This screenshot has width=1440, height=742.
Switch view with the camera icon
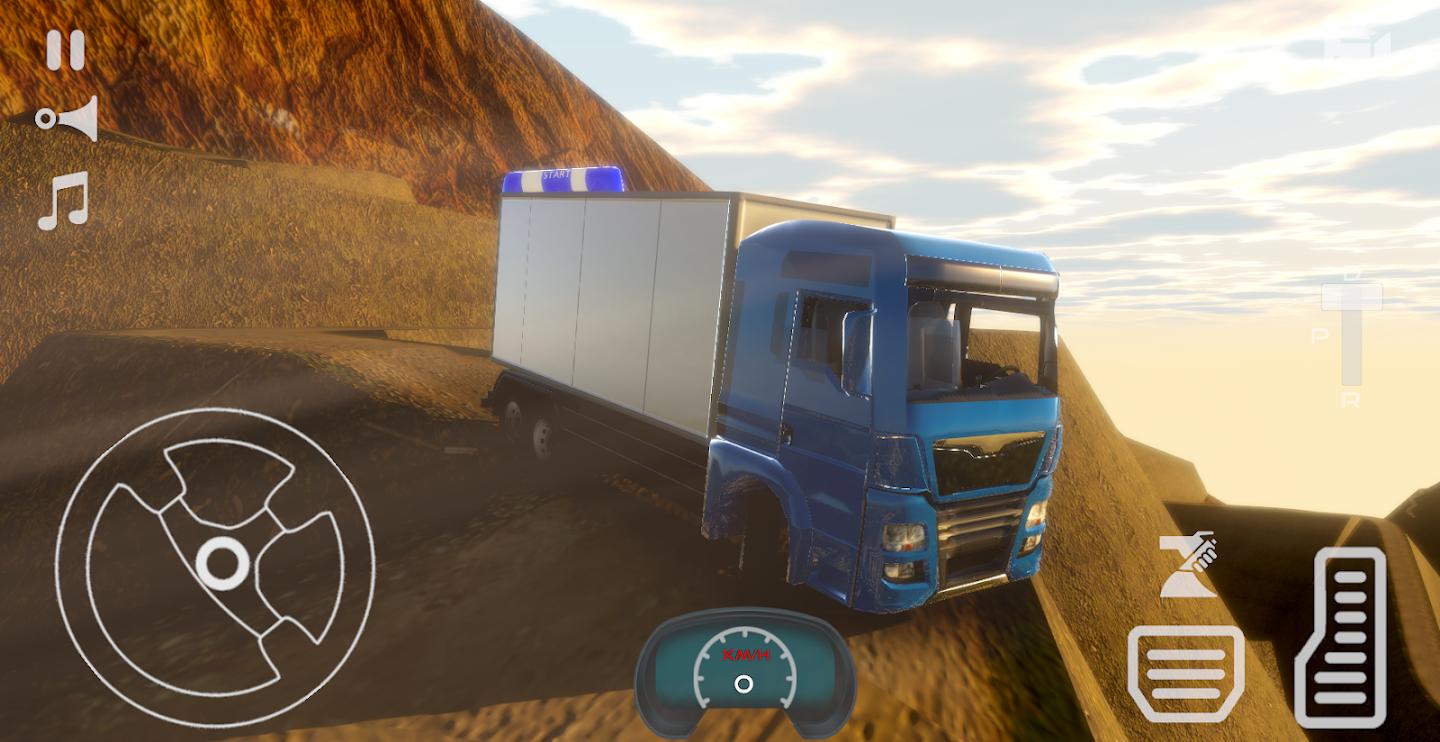tap(1357, 46)
